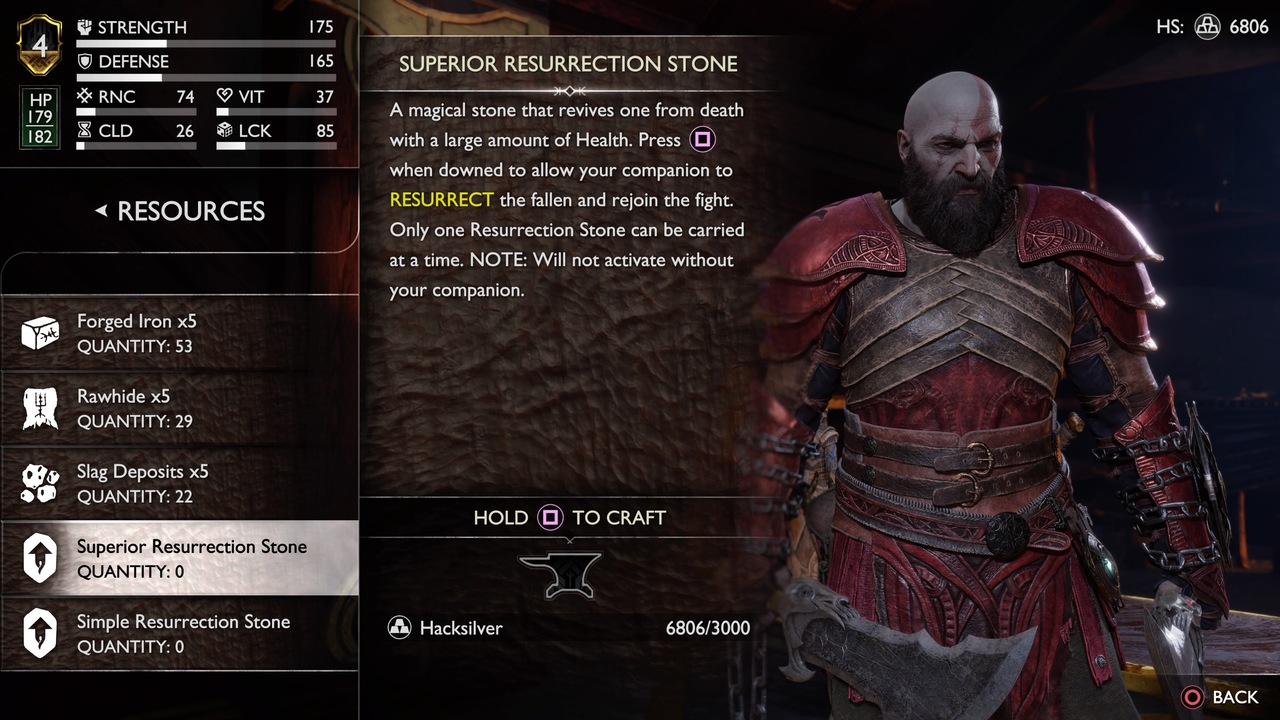This screenshot has height=720, width=1280.
Task: Click the Luck stat icon
Action: click(x=224, y=130)
